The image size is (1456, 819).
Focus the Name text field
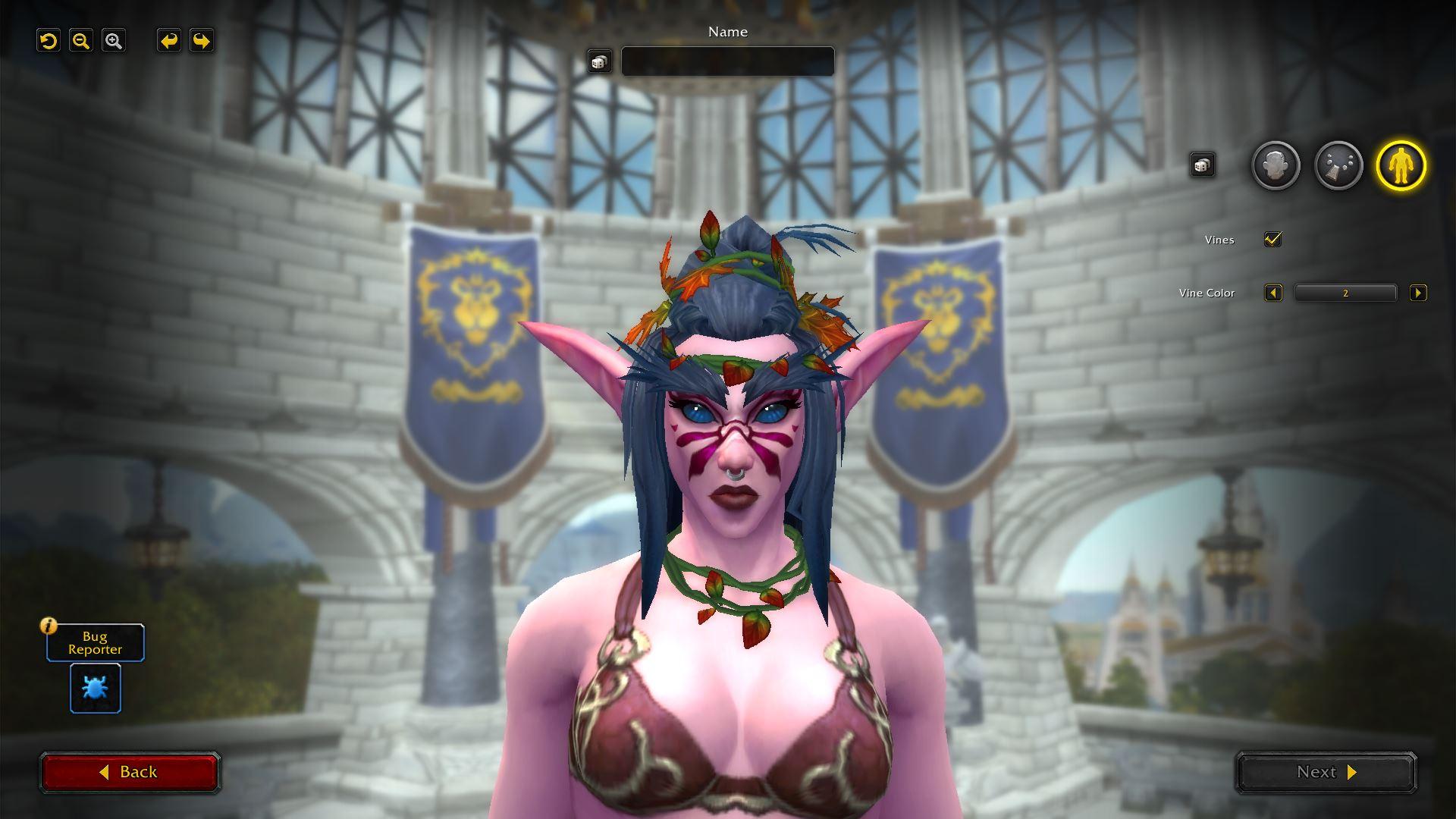click(727, 61)
